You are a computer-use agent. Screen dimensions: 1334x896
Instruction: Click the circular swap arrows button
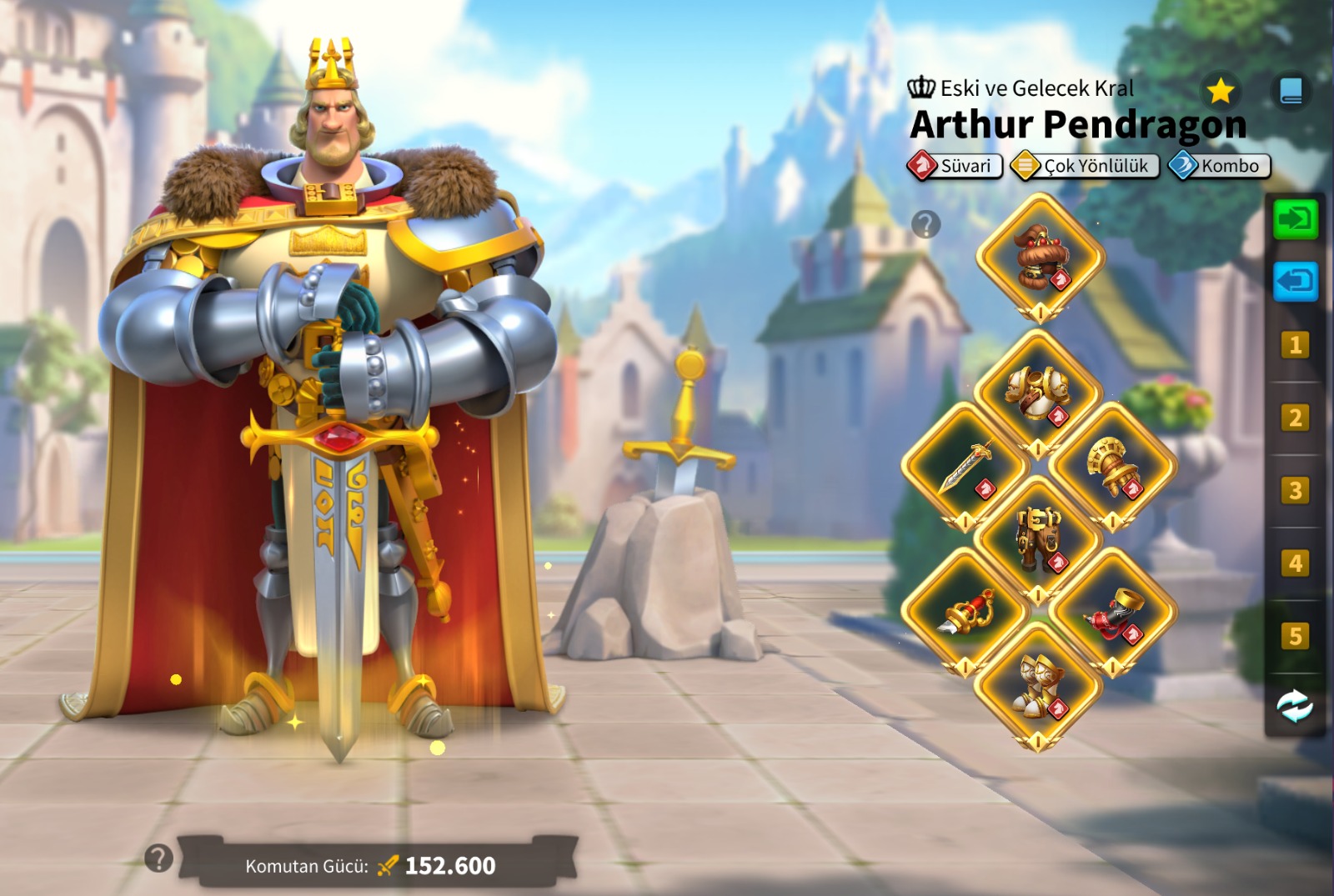coord(1295,707)
